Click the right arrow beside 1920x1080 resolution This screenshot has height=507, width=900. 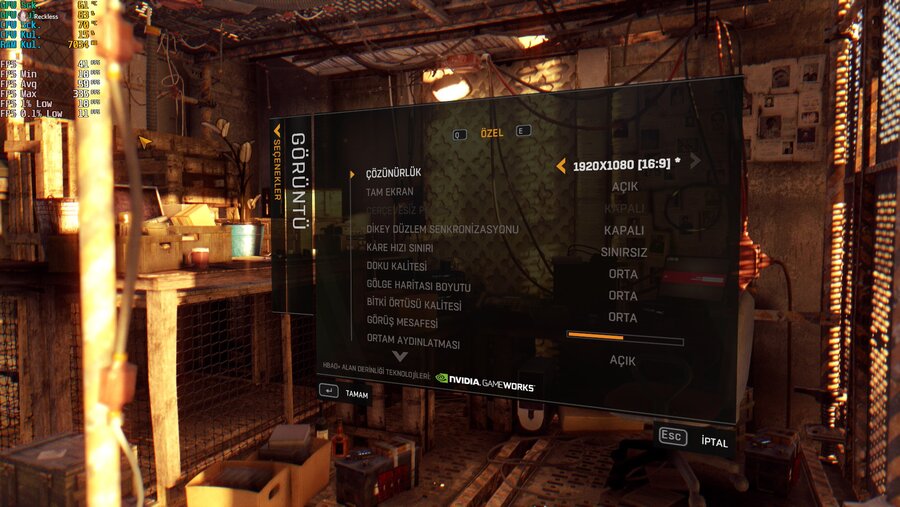coord(695,160)
